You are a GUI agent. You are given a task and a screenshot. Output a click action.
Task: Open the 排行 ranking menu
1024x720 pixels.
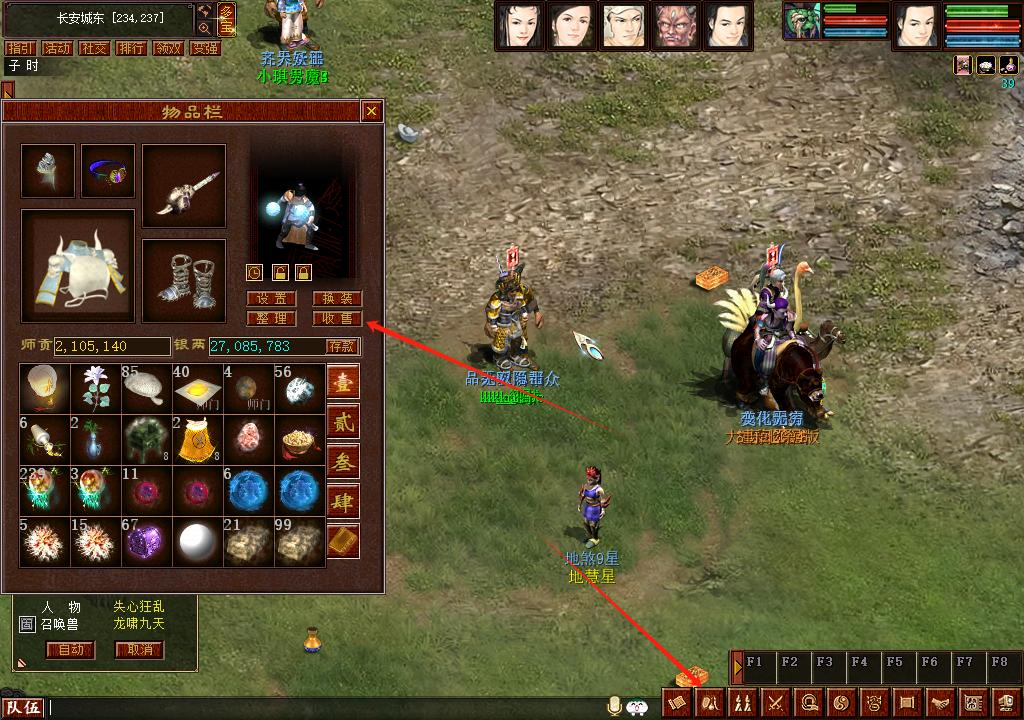(131, 48)
